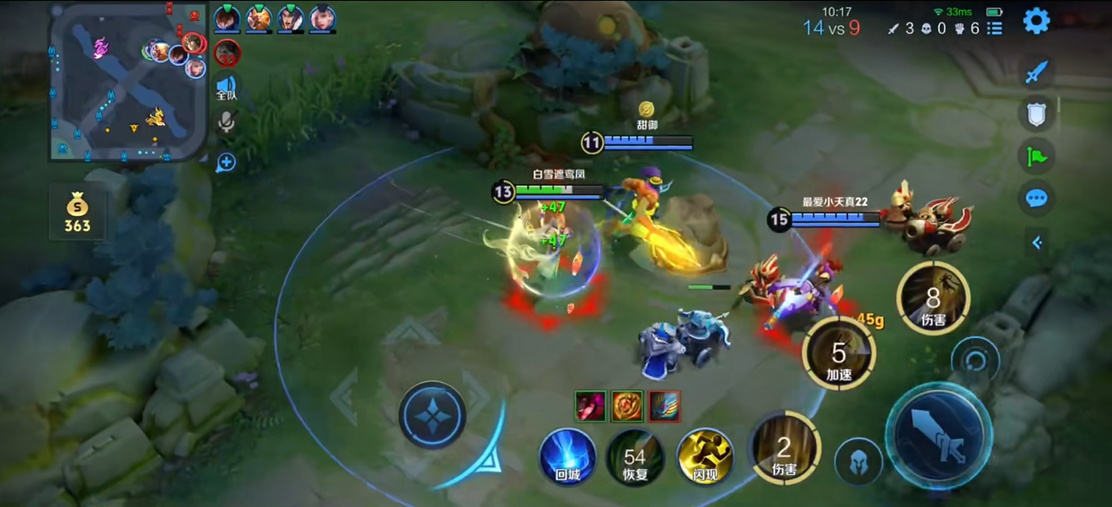Open the quick chat bubble

(1037, 198)
